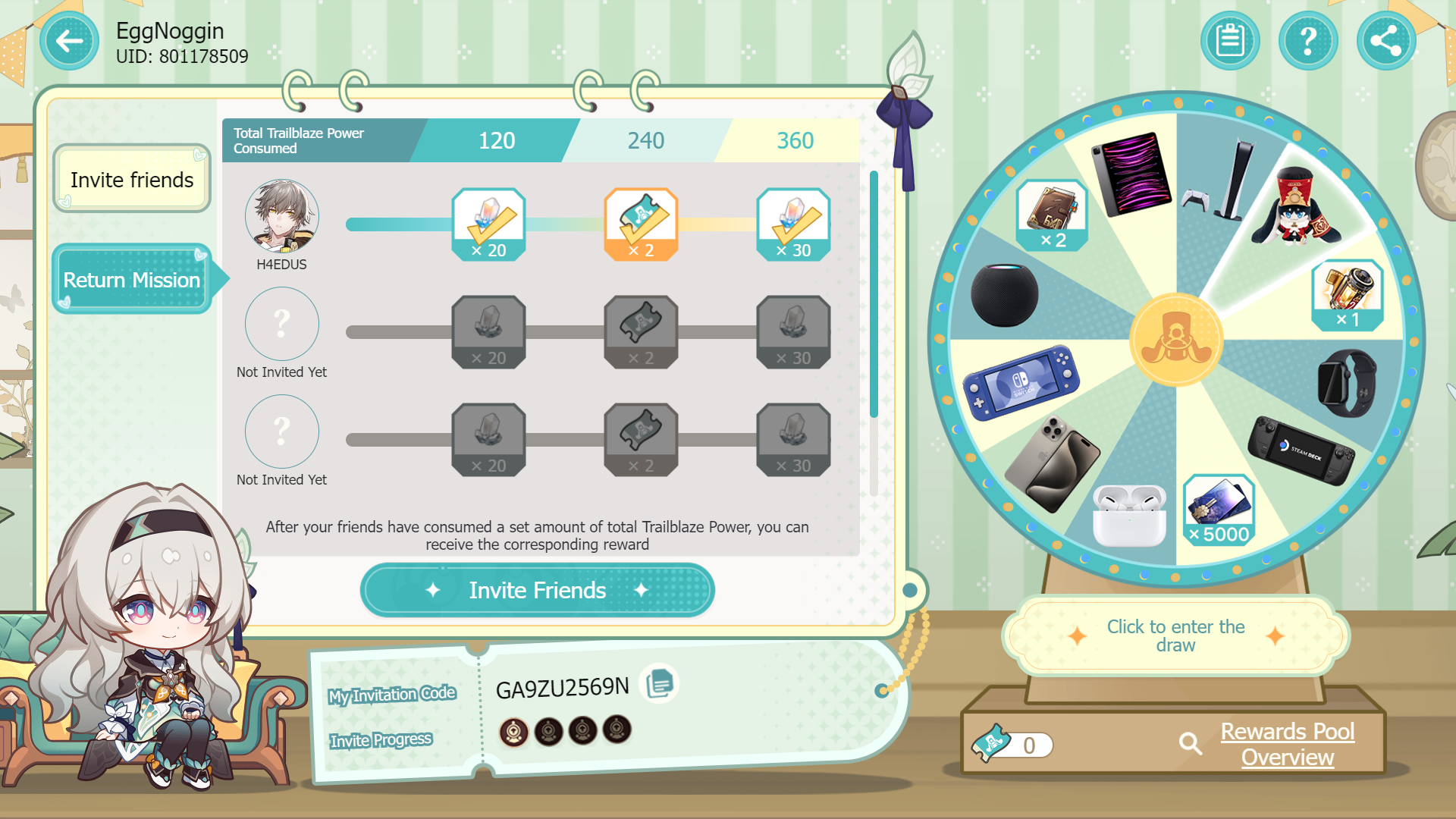Viewport: 1456px width, 819px height.
Task: Switch to the Invite friends tab
Action: click(130, 179)
